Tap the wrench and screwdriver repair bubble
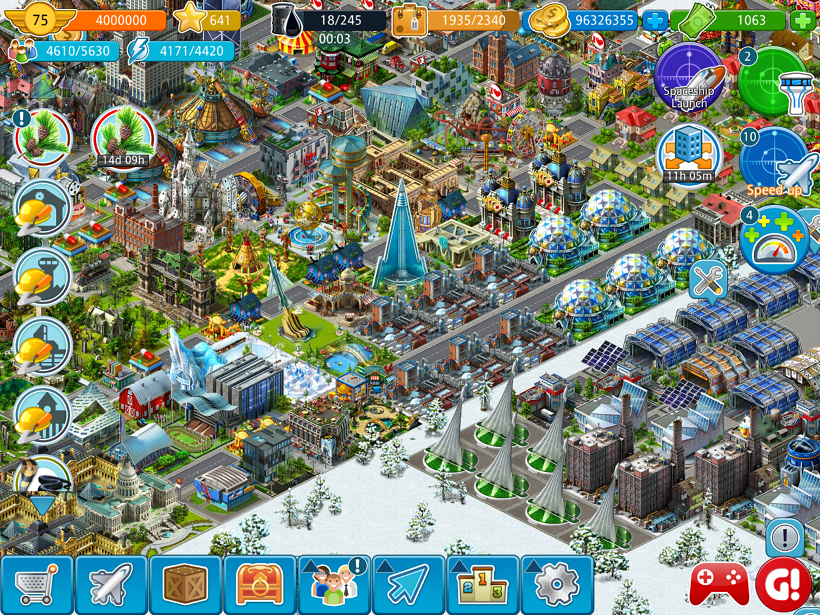This screenshot has width=820, height=615. 708,280
